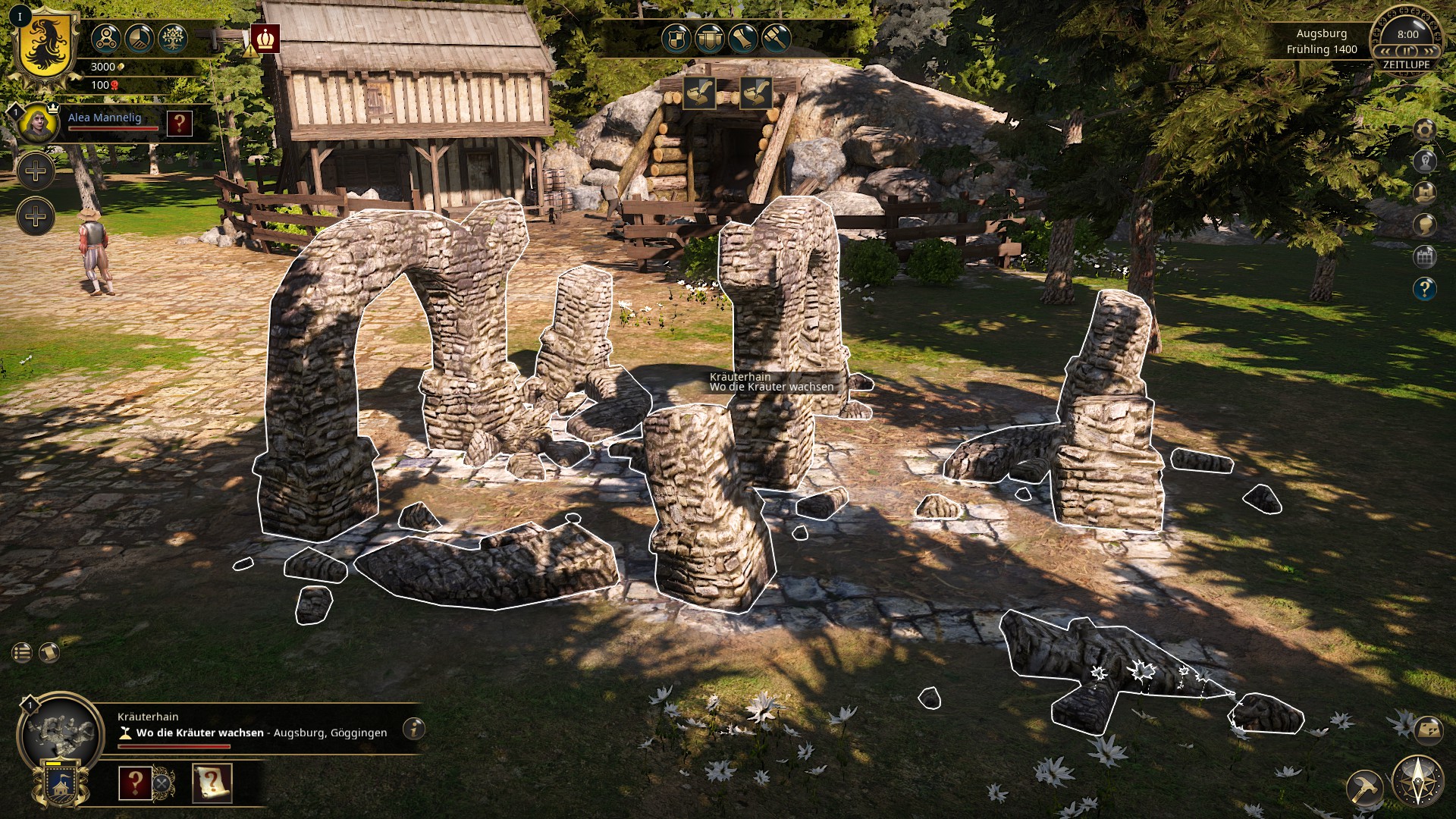Click the compass button in the corner
The height and width of the screenshot is (819, 1456).
point(1417,781)
